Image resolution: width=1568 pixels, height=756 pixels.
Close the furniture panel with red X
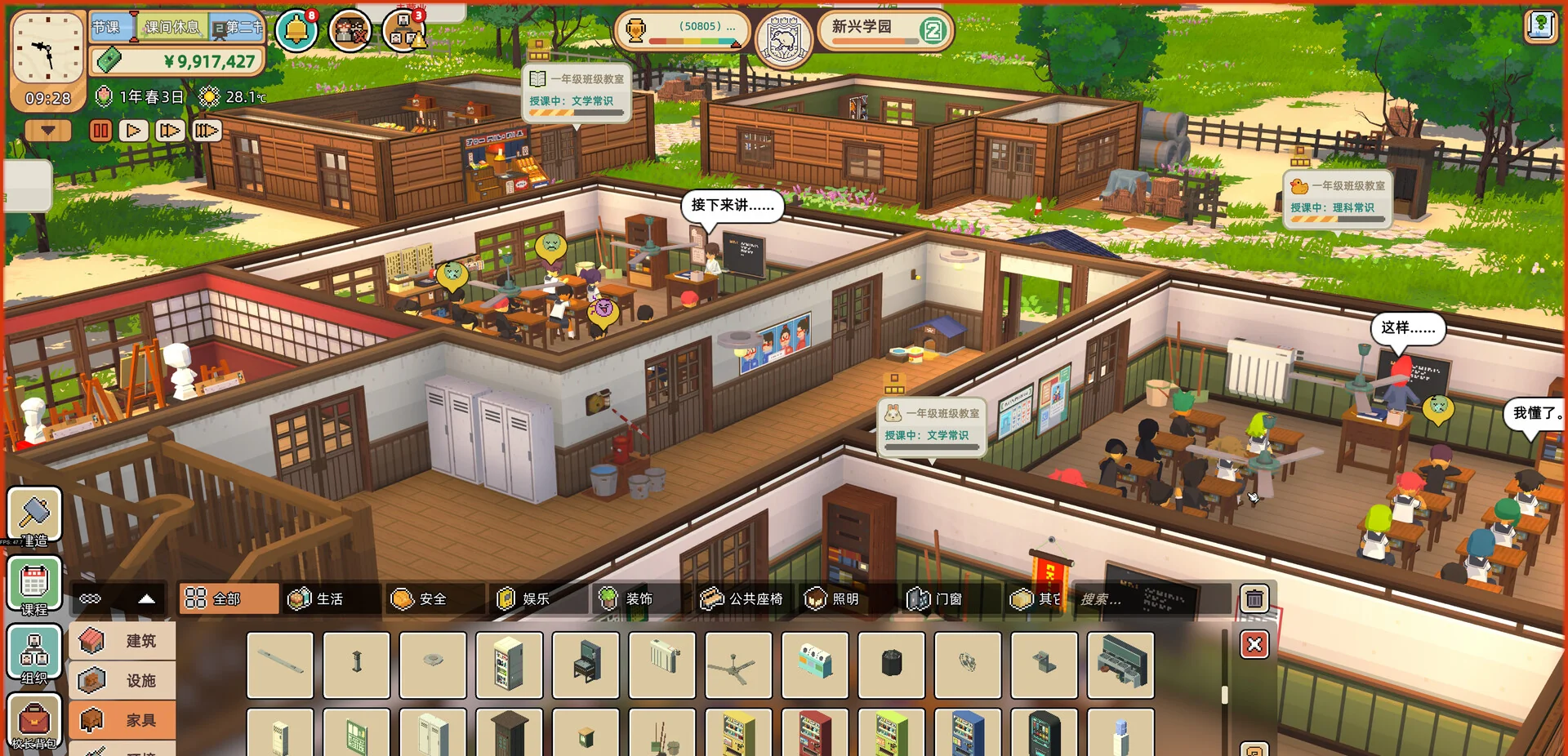coord(1254,645)
